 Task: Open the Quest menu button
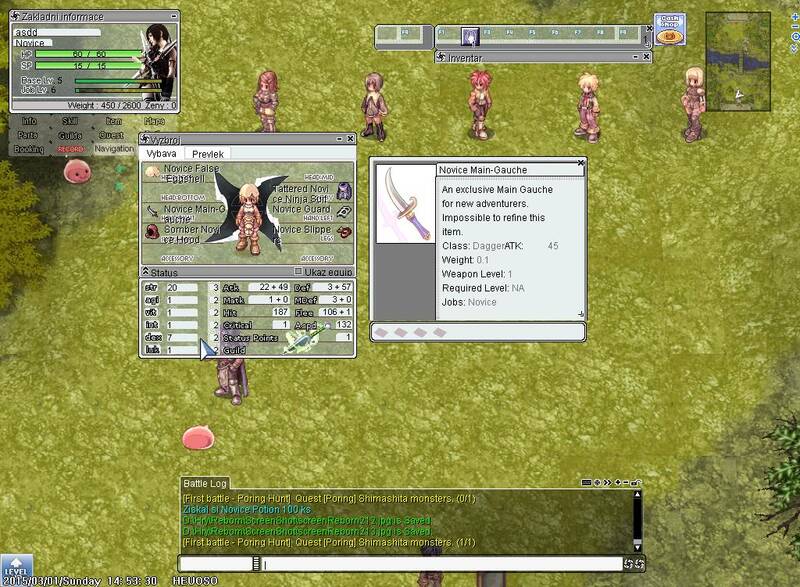(111, 135)
